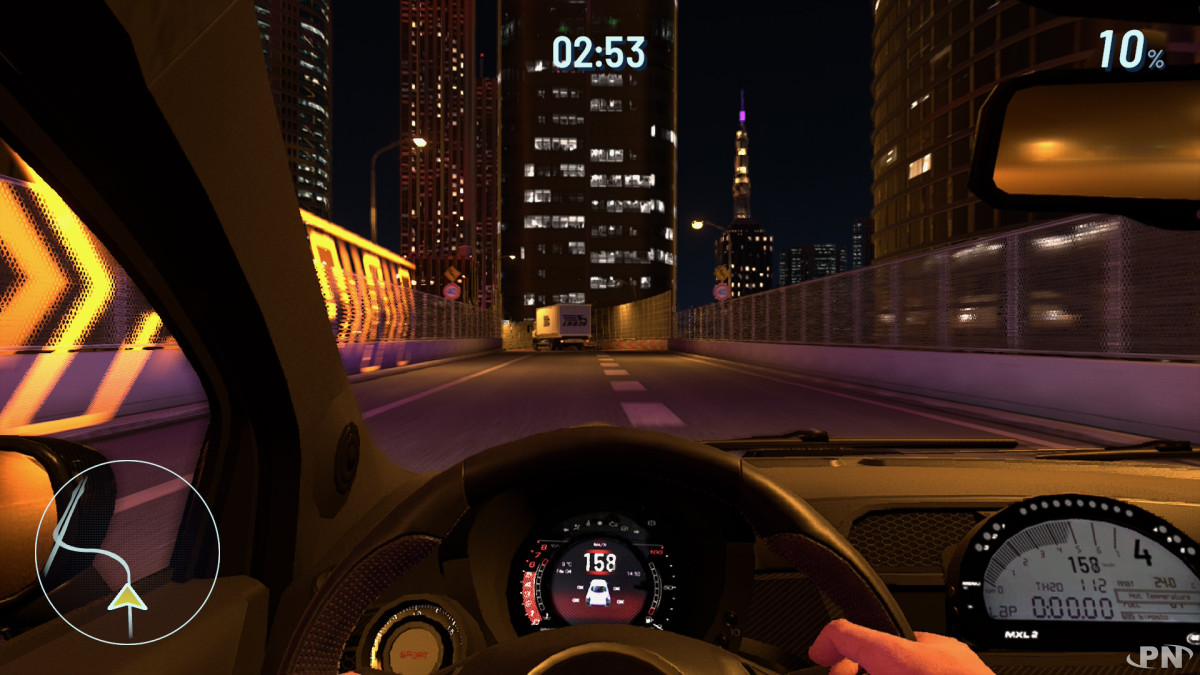Click the circular route minimap
Viewport: 1200px width, 675px height.
click(x=127, y=551)
